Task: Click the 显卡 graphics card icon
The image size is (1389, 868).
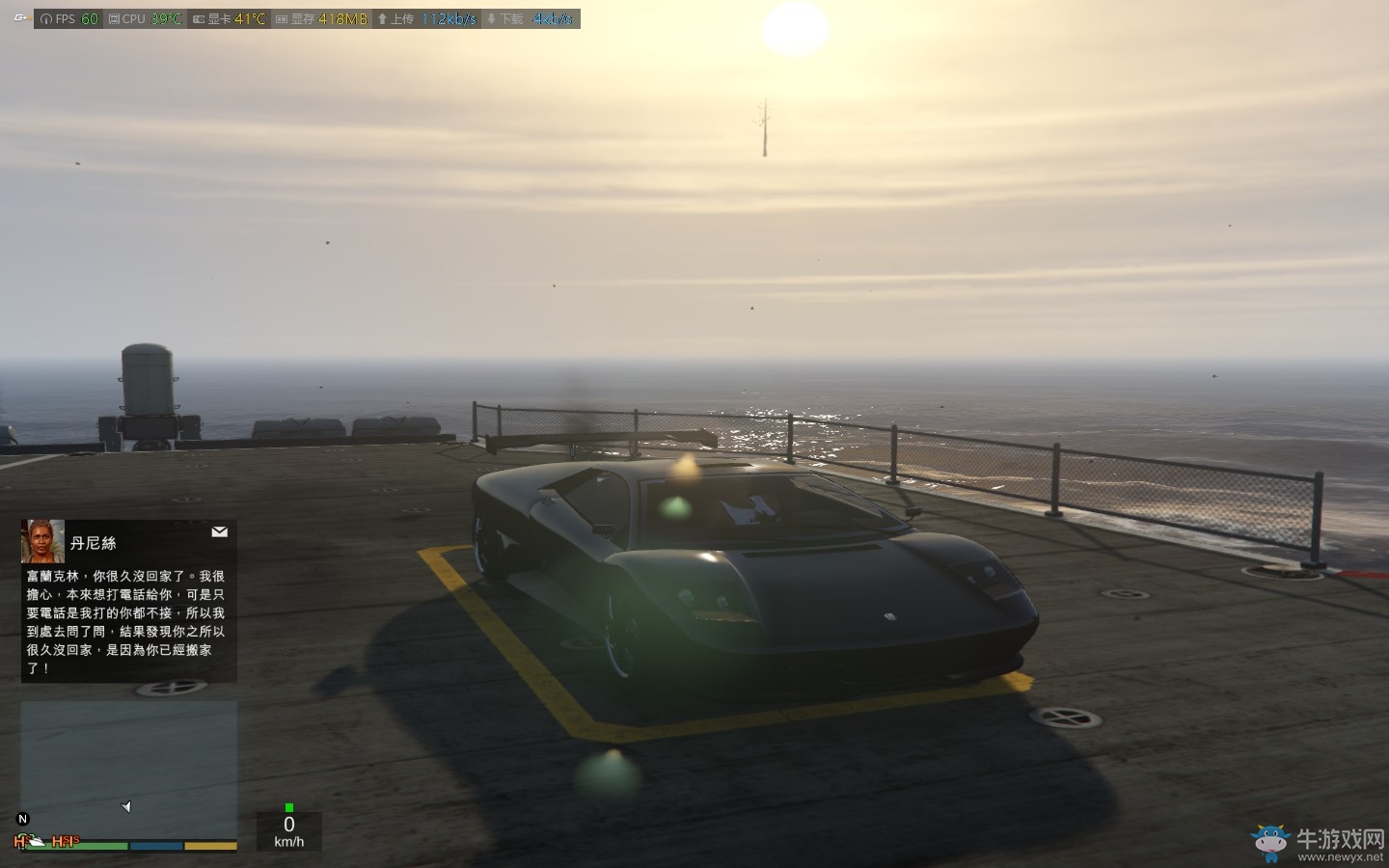Action: tap(199, 17)
